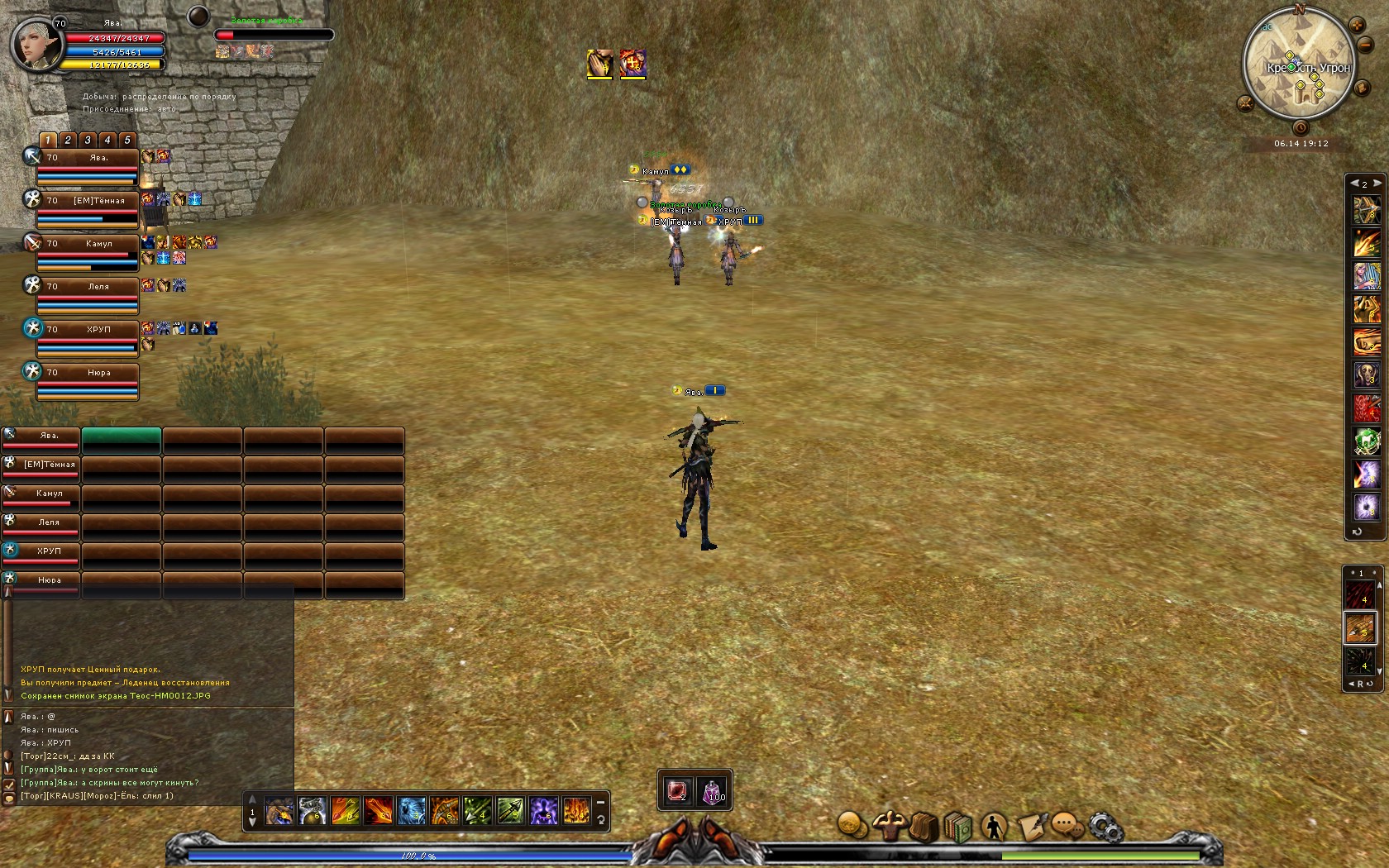
Task: Zoom in the minimap with plus button
Action: pyautogui.click(x=1357, y=26)
